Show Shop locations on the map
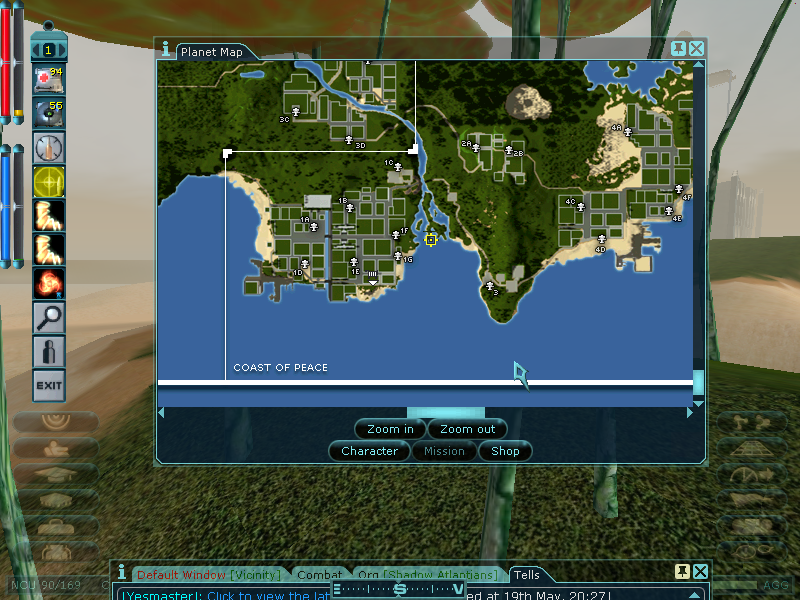 505,451
